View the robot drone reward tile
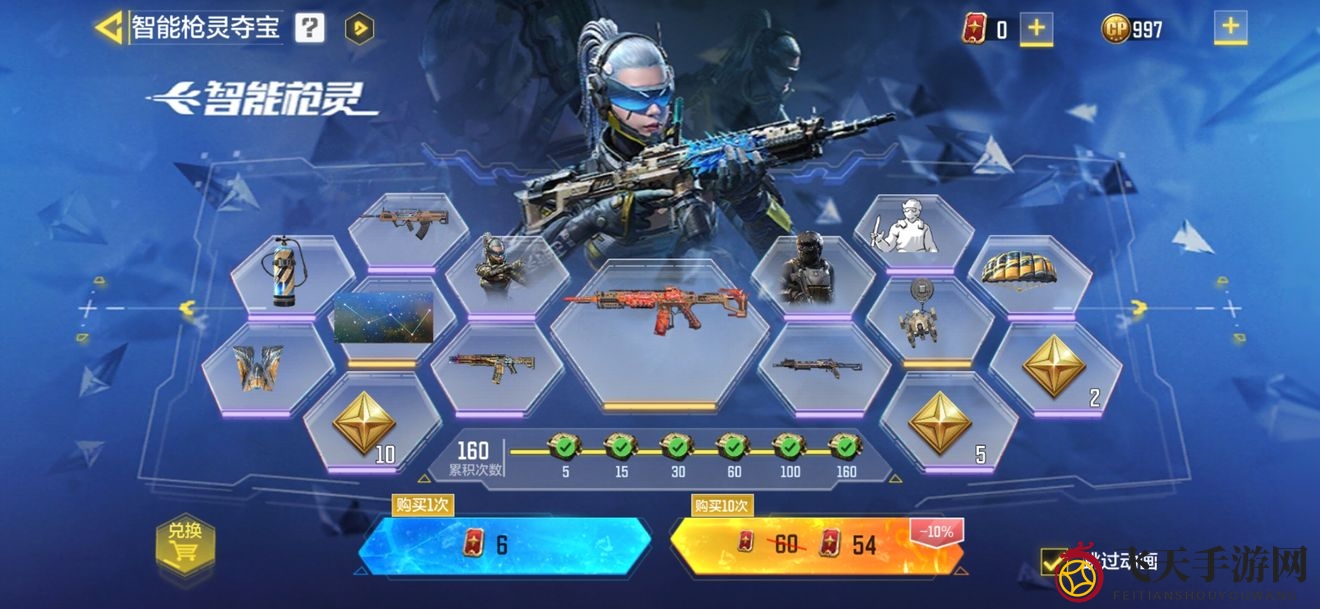This screenshot has height=609, width=1320. click(x=927, y=317)
